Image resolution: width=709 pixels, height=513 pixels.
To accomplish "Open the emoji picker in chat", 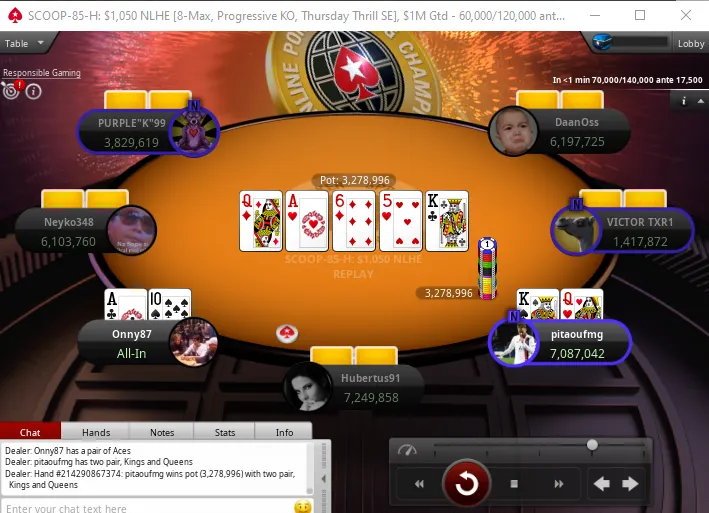I will point(302,507).
